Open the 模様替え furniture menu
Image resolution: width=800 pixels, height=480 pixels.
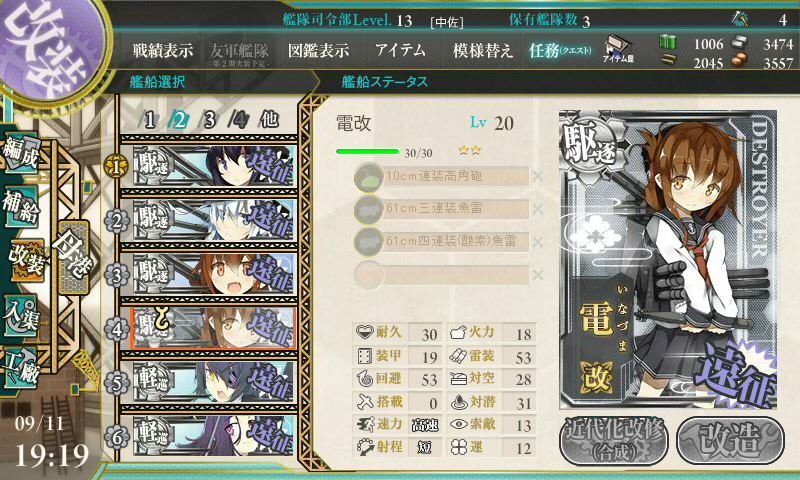pyautogui.click(x=483, y=50)
